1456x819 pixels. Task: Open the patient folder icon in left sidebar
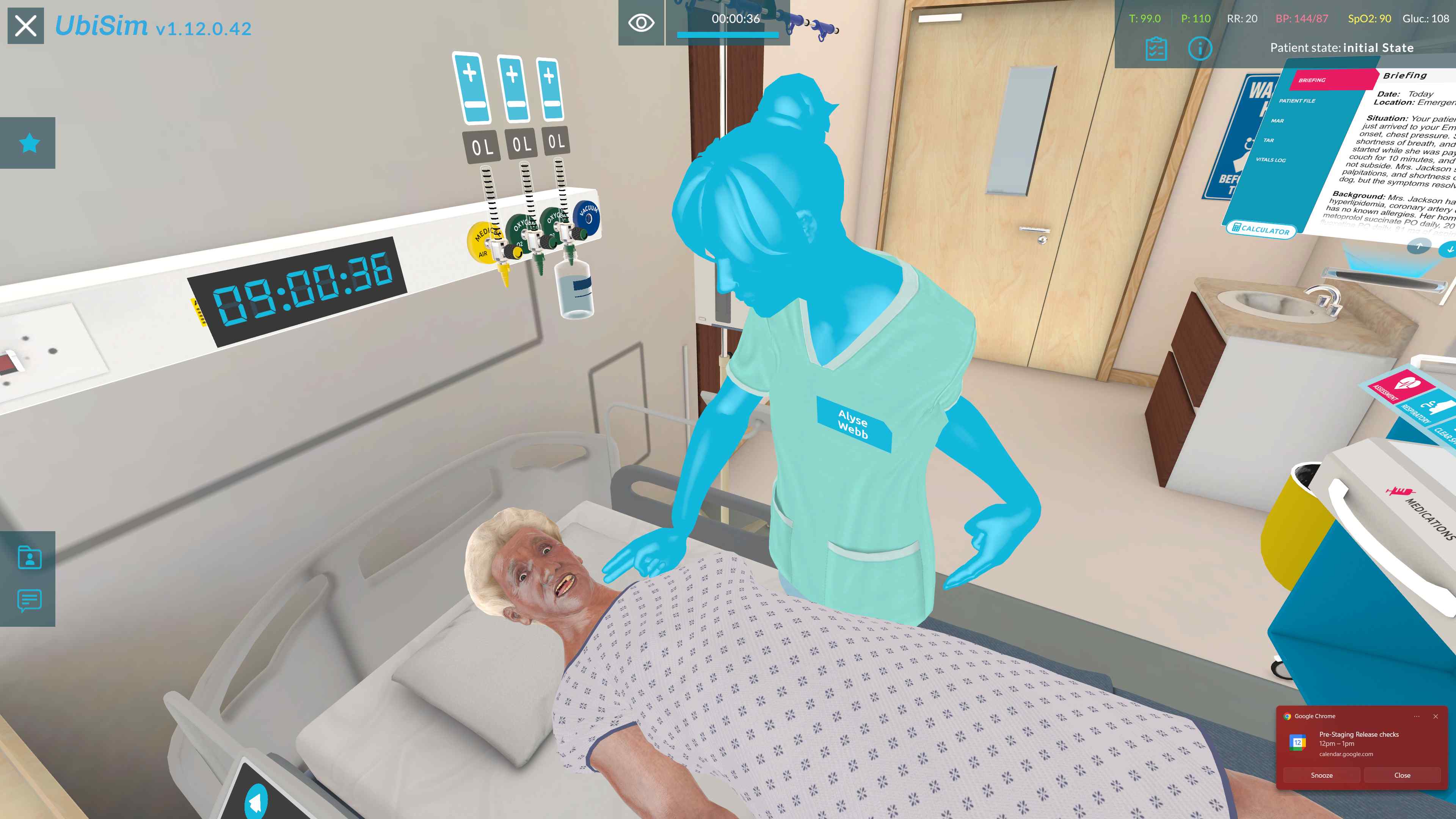click(30, 559)
